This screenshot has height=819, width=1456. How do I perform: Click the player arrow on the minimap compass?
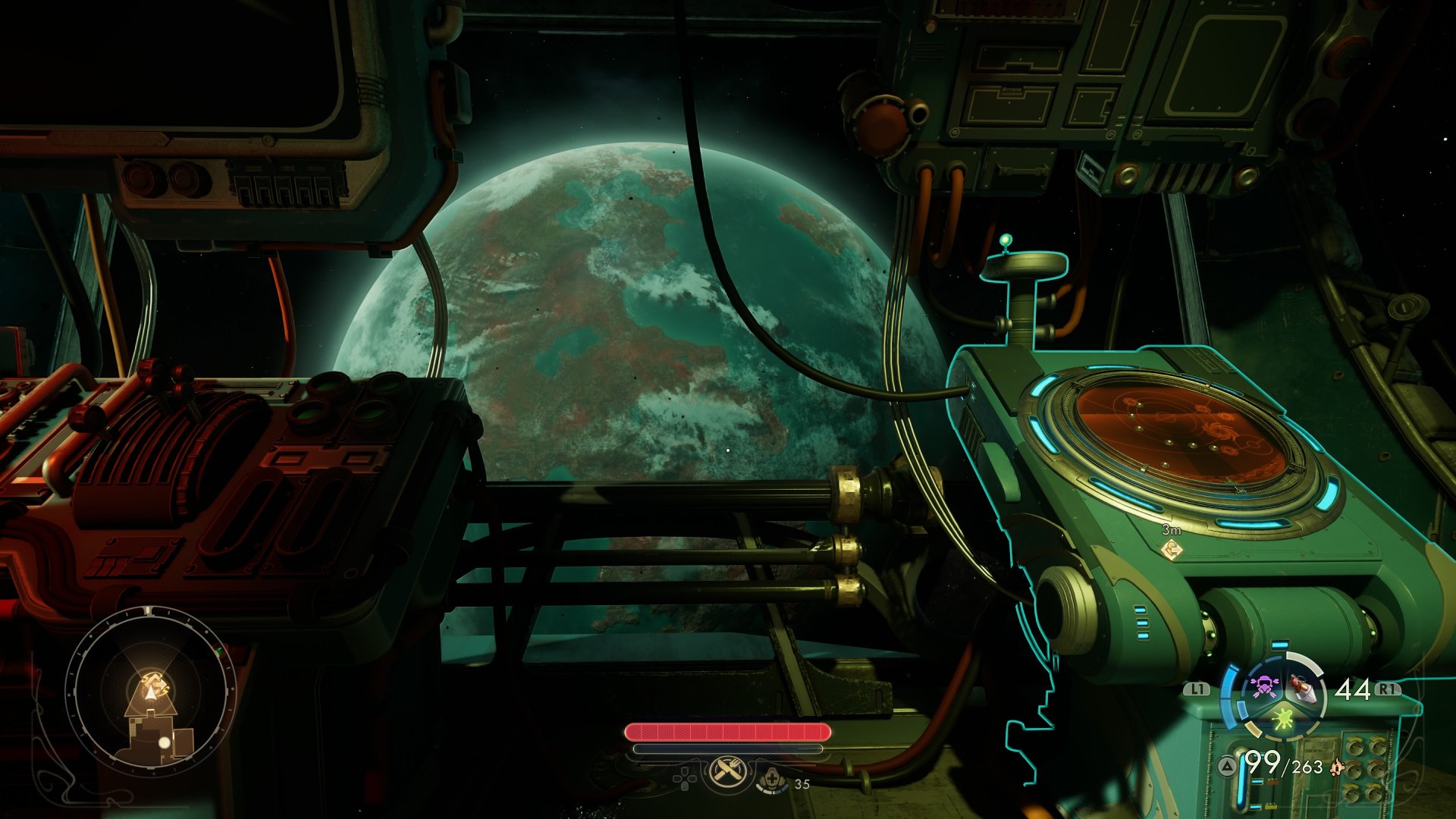pyautogui.click(x=150, y=693)
